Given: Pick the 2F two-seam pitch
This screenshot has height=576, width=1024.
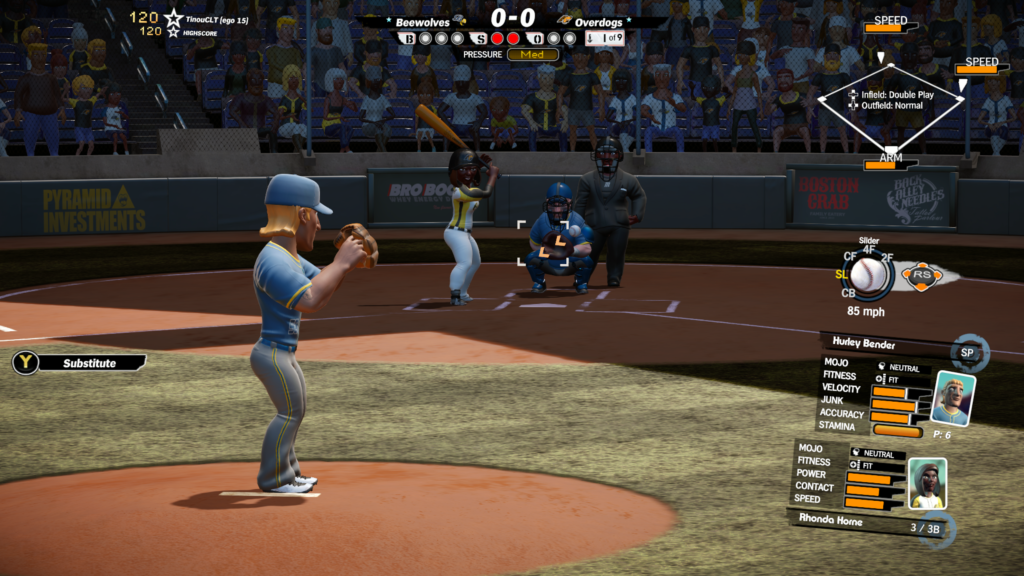Looking at the screenshot, I should (888, 258).
